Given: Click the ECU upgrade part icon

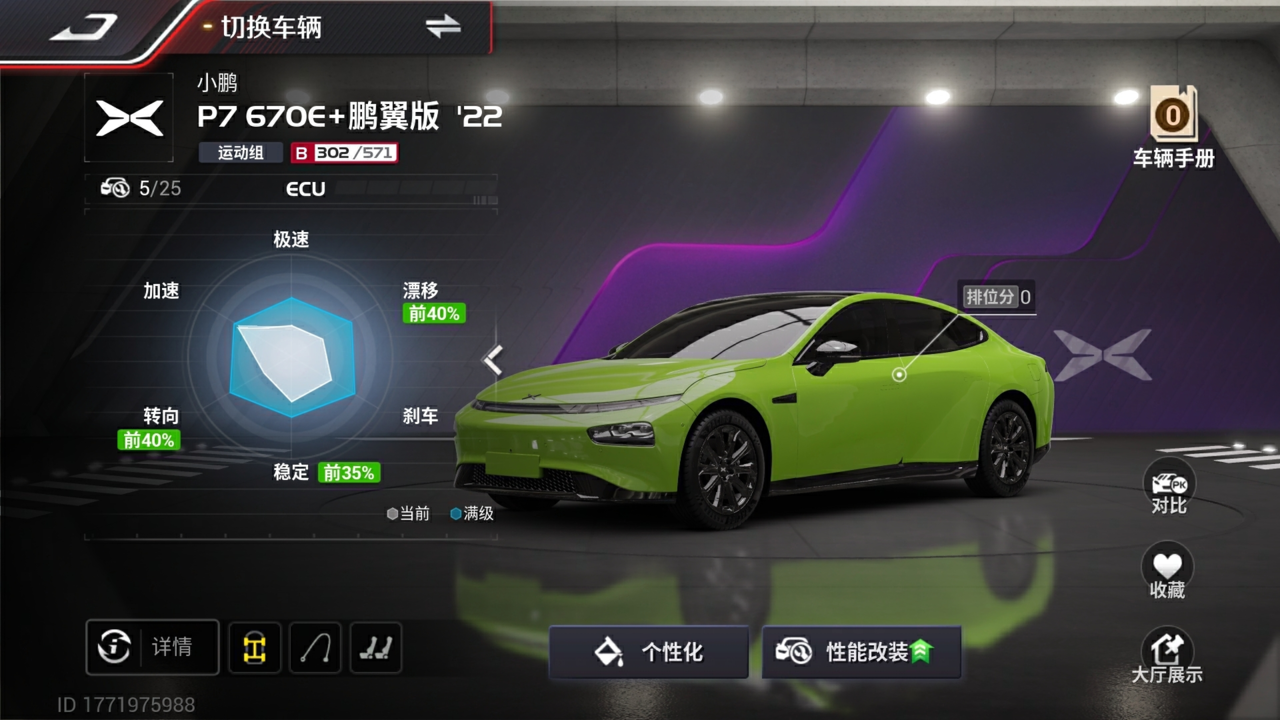Looking at the screenshot, I should (x=115, y=188).
